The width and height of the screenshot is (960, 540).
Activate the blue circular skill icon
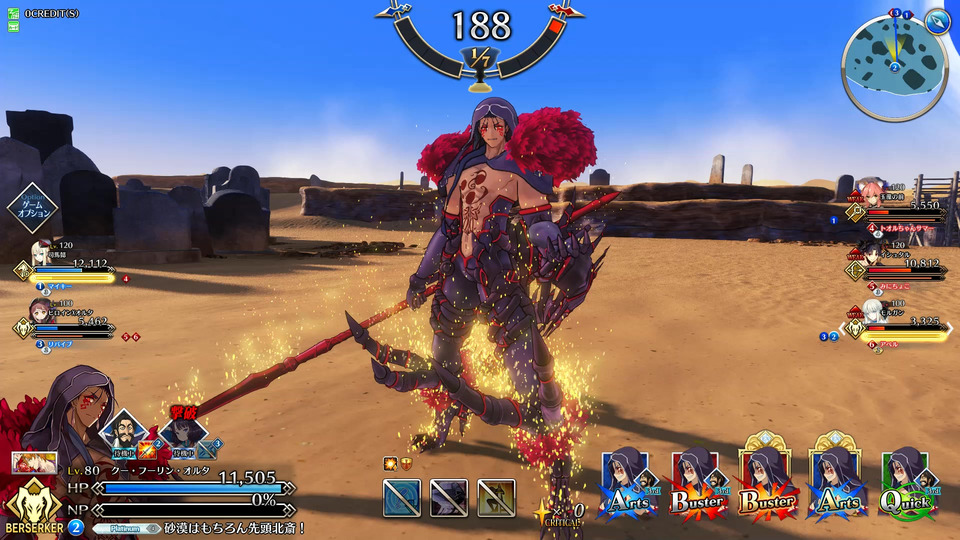point(401,497)
